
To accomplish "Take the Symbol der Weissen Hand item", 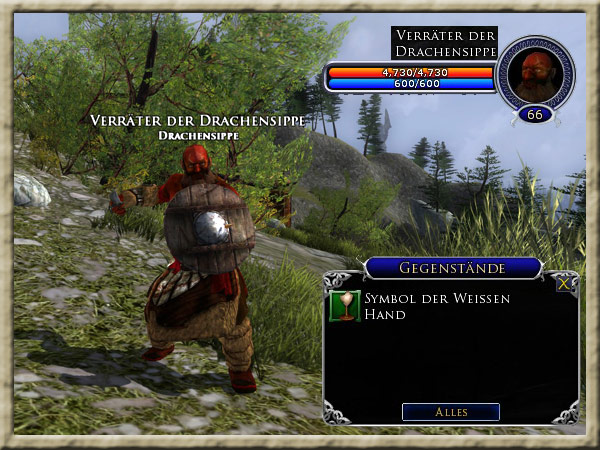I will (345, 306).
